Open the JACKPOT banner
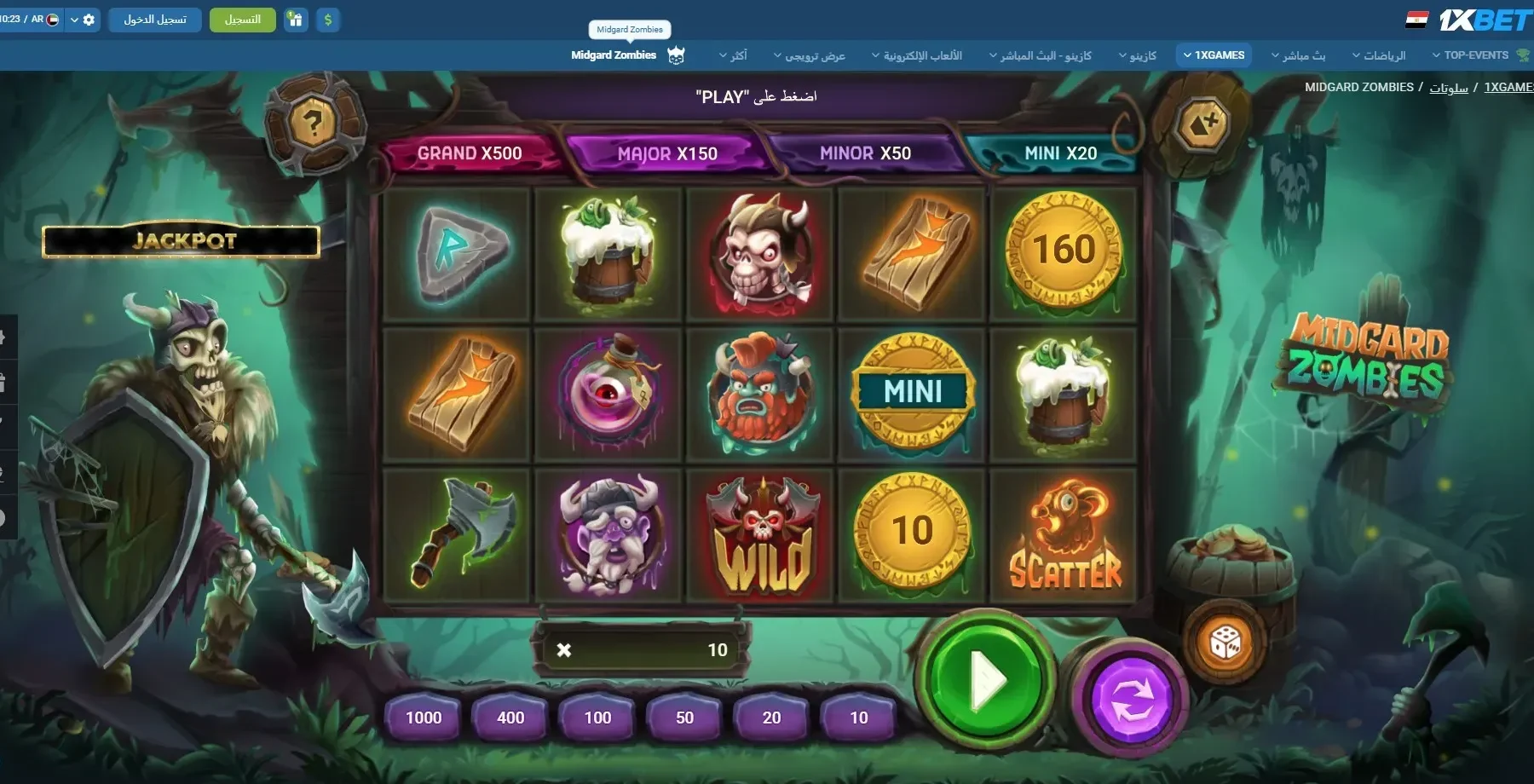This screenshot has height=784, width=1534. [x=182, y=241]
